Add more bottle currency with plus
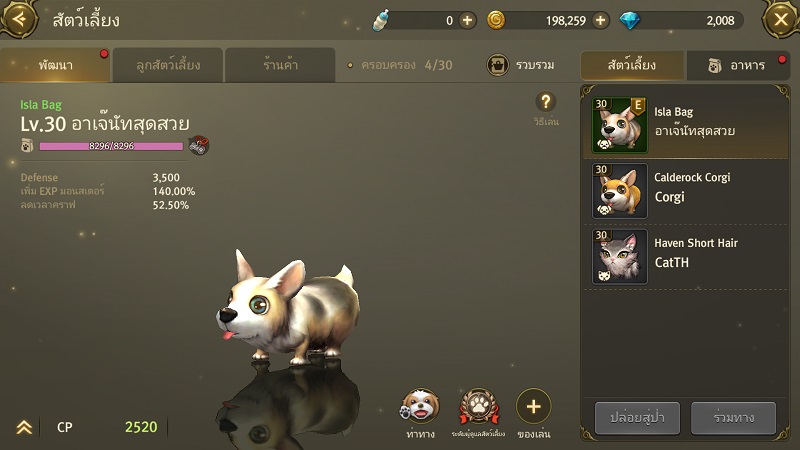800x450 pixels. coord(467,20)
